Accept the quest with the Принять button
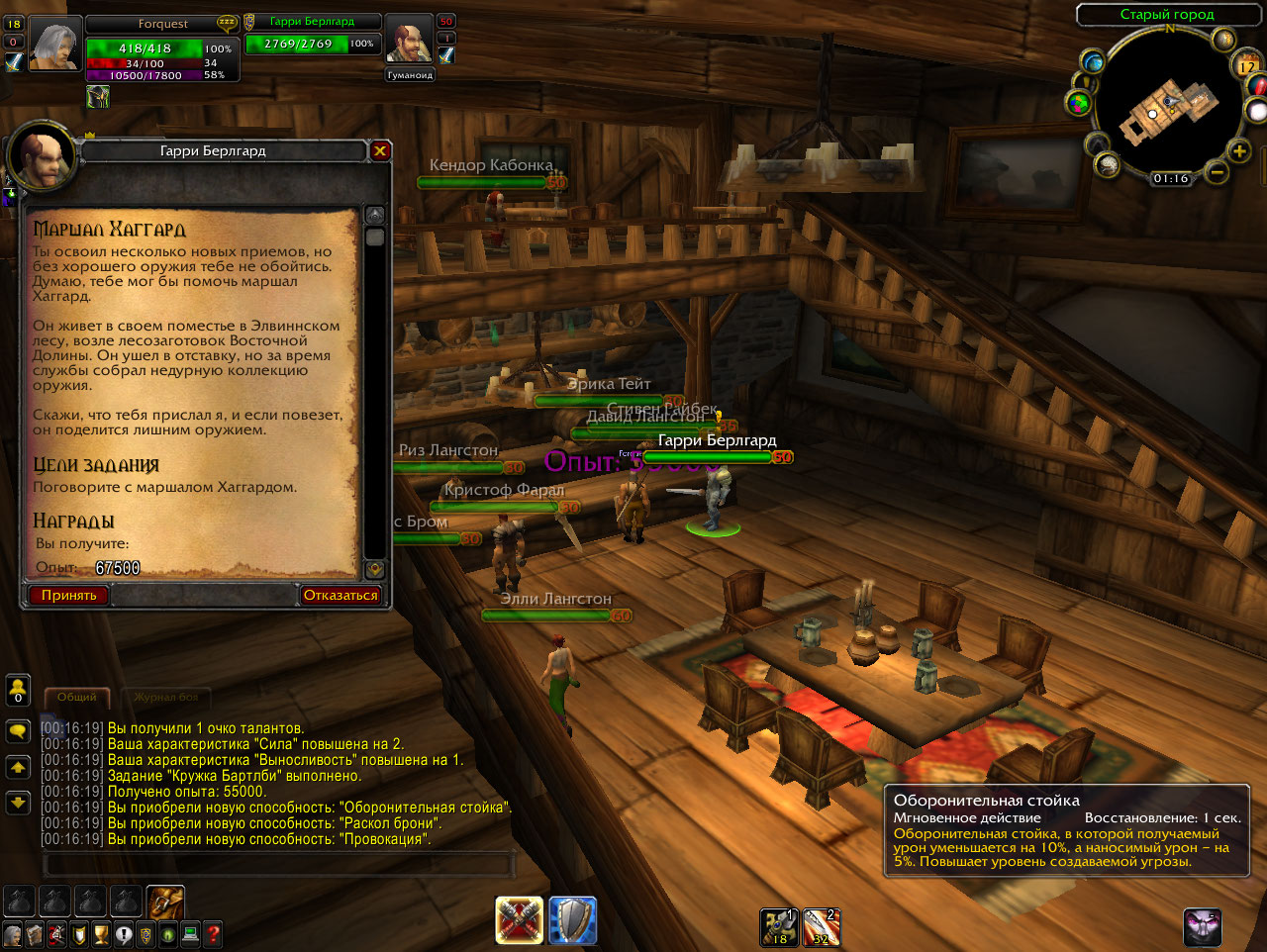 [x=68, y=595]
